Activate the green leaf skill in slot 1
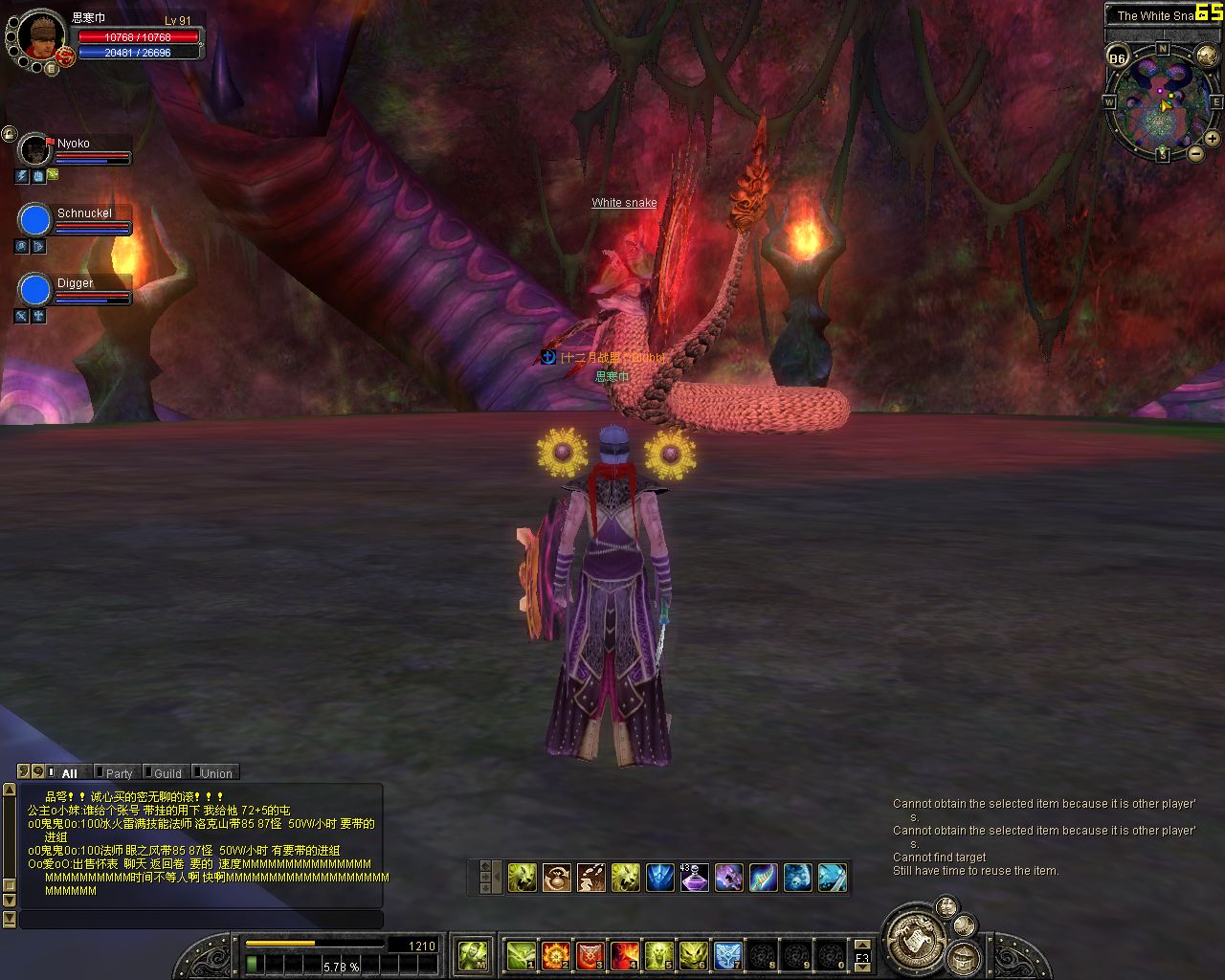The height and width of the screenshot is (980, 1225). pyautogui.click(x=521, y=955)
